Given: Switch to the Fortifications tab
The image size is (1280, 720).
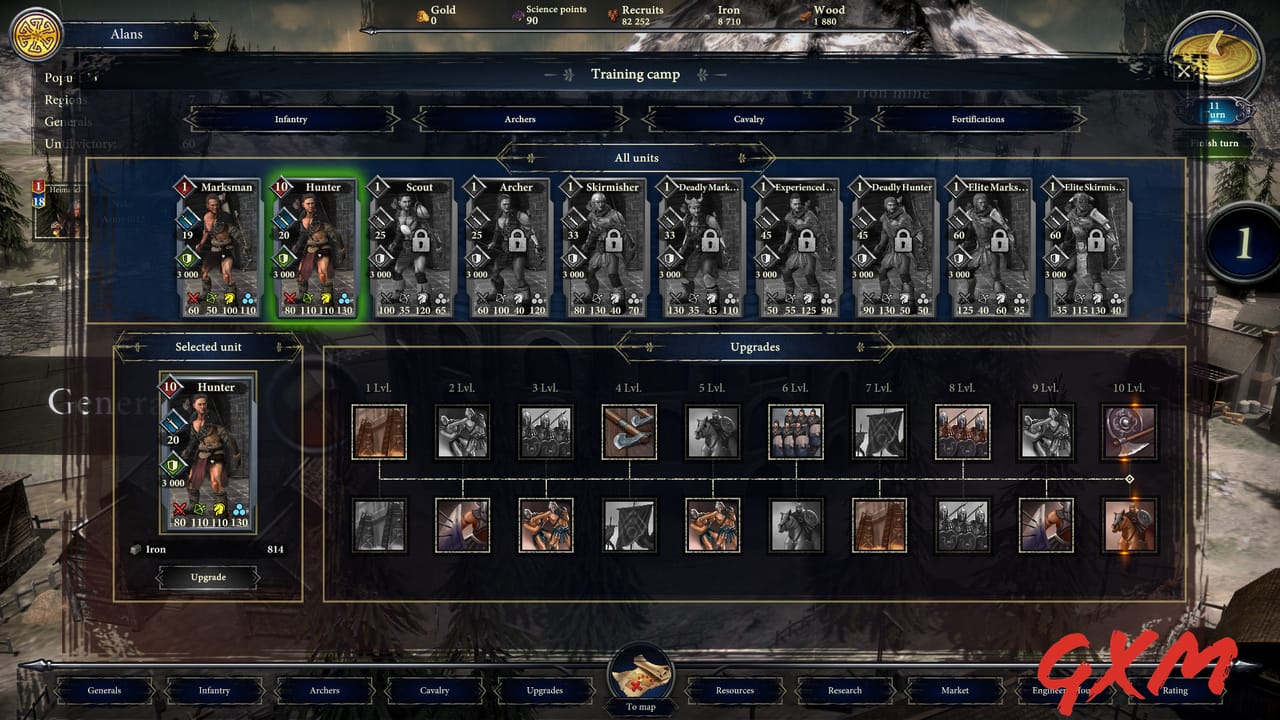Looking at the screenshot, I should point(977,118).
